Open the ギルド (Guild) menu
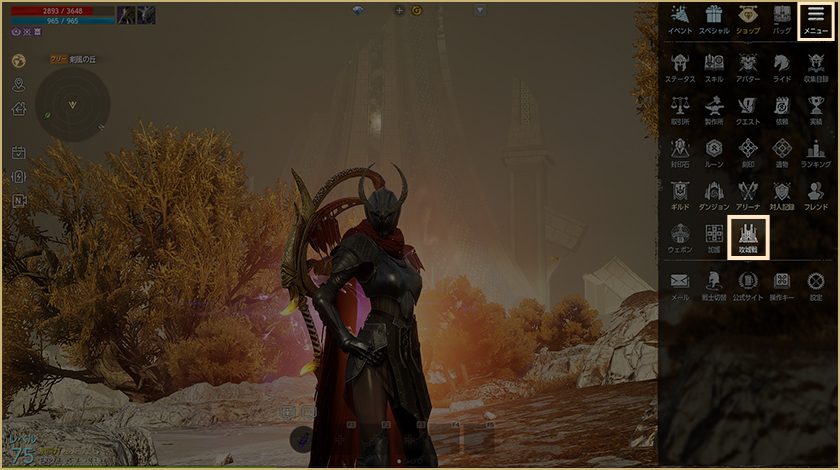Screen dimensions: 840x470 click(680, 194)
